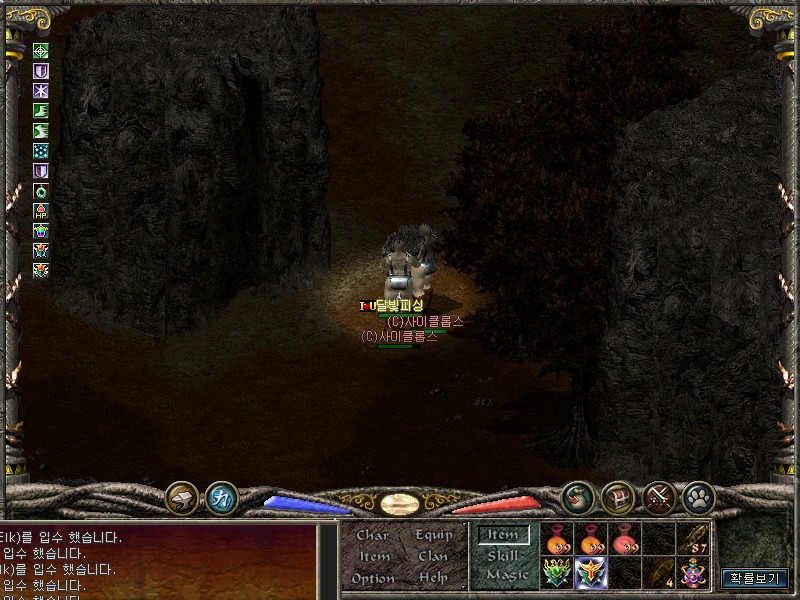Switch to the Skill tab
The width and height of the screenshot is (800, 600).
(503, 555)
